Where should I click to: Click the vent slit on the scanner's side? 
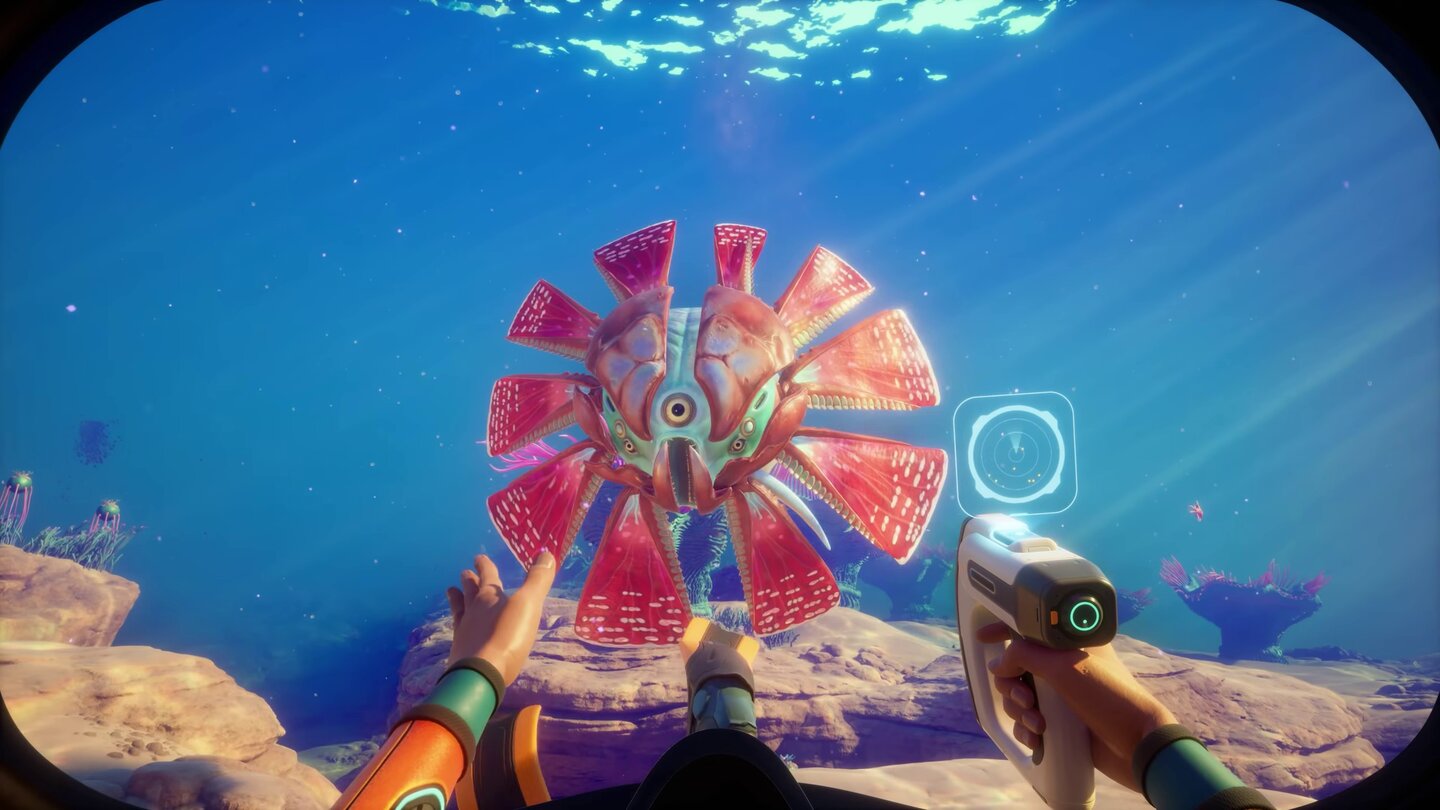tap(984, 579)
